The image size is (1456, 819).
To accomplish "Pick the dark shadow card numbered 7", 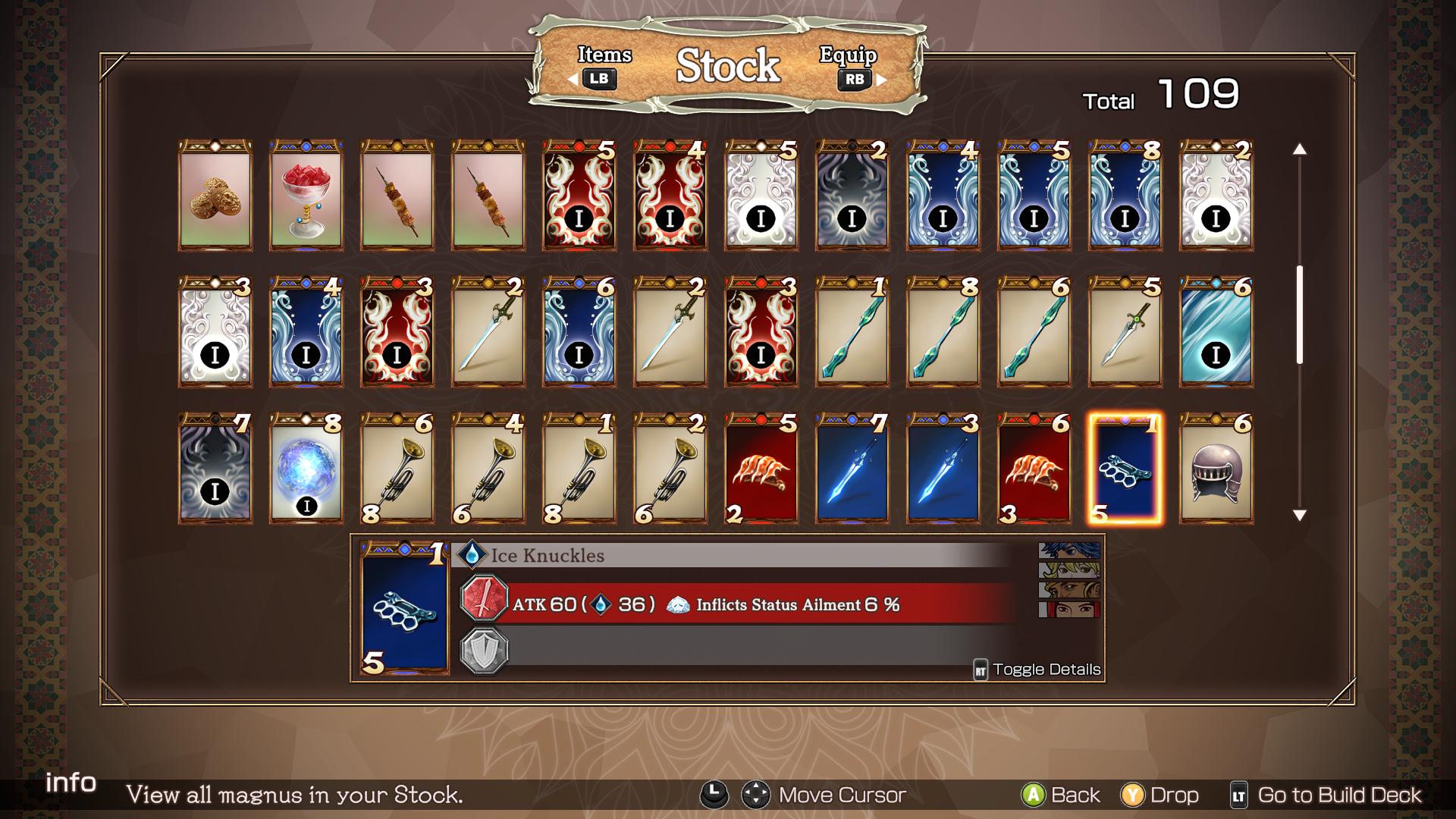I will (x=215, y=469).
